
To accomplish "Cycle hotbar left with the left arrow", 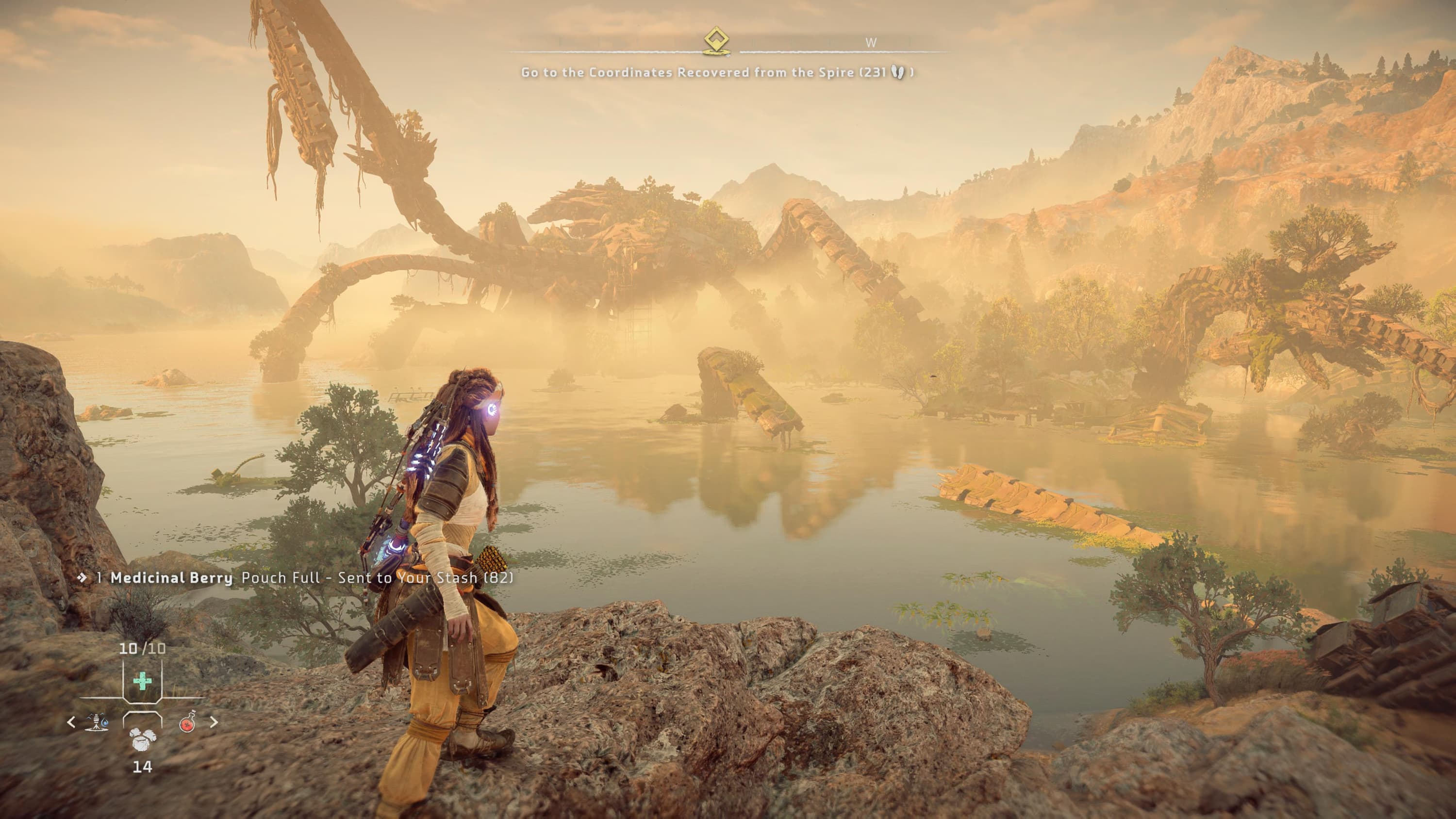I will point(71,722).
